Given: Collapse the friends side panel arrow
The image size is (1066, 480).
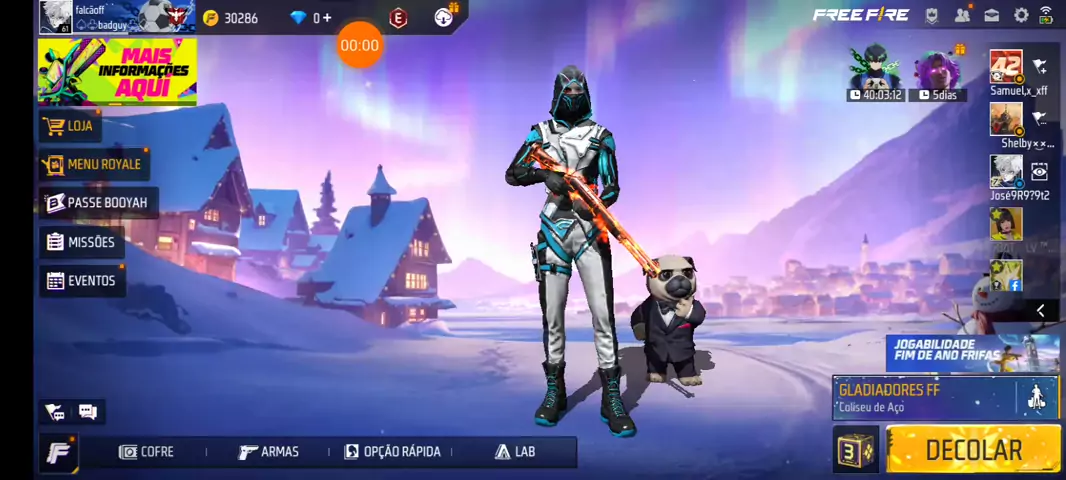Looking at the screenshot, I should (x=1040, y=311).
